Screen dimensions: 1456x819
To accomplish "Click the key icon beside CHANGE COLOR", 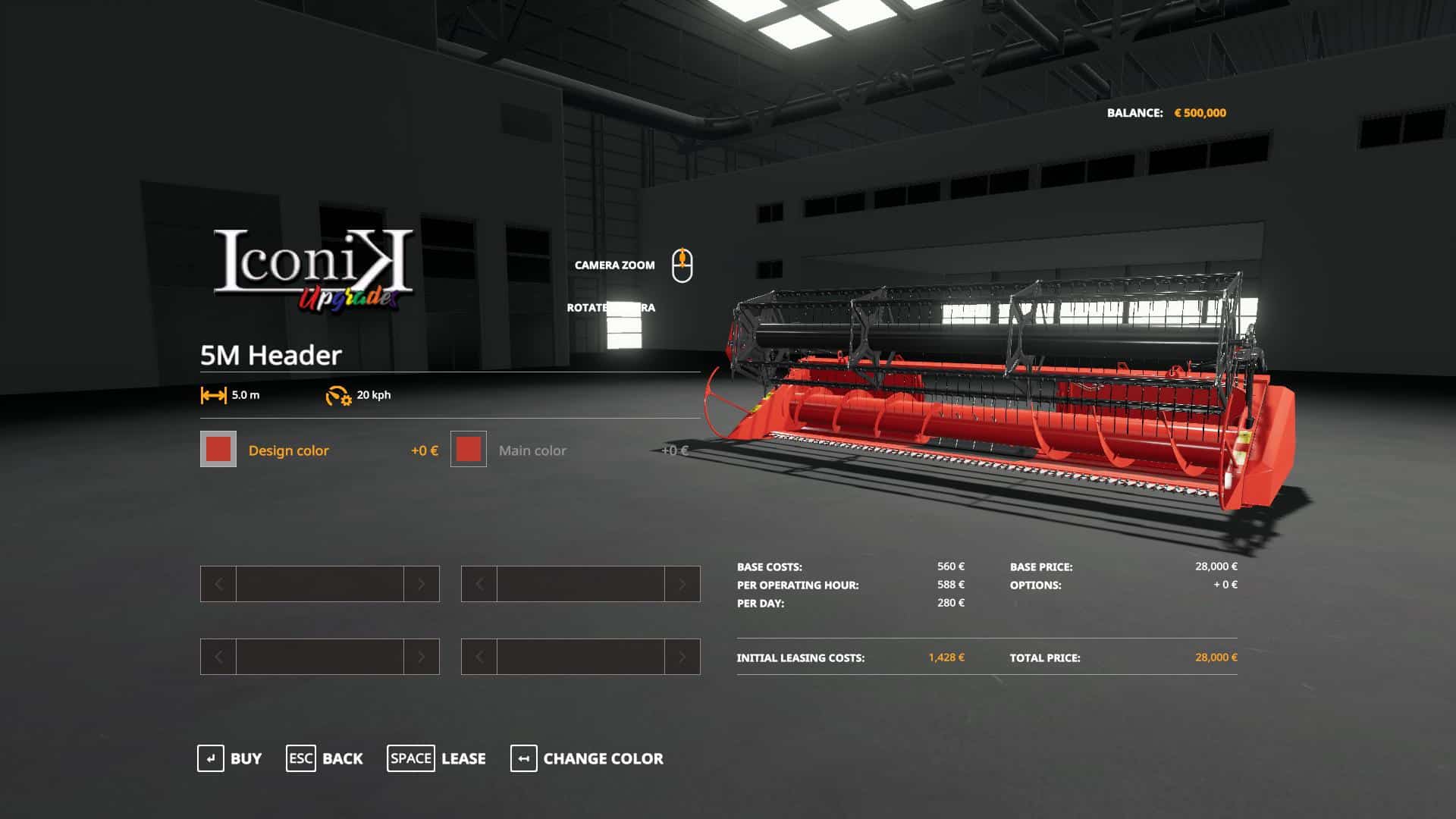I will pyautogui.click(x=522, y=758).
